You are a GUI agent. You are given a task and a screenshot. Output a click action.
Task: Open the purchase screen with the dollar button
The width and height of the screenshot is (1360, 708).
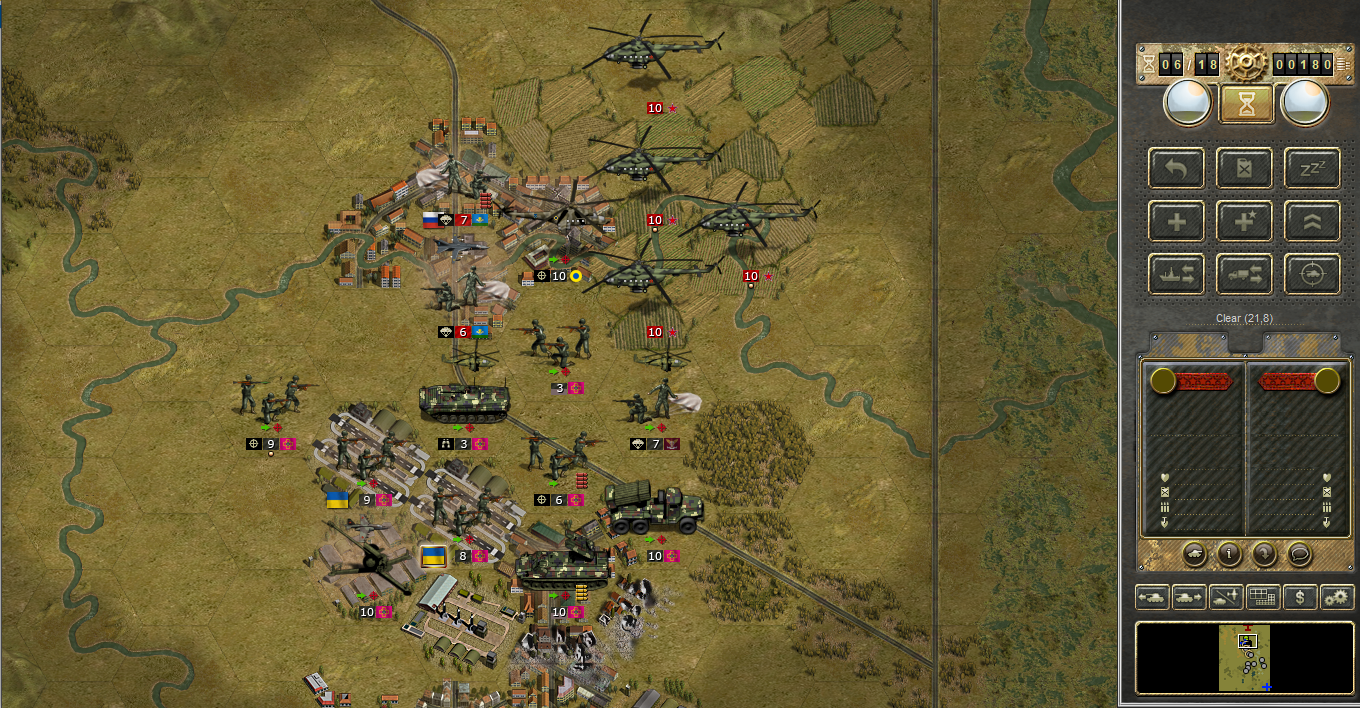point(1299,597)
